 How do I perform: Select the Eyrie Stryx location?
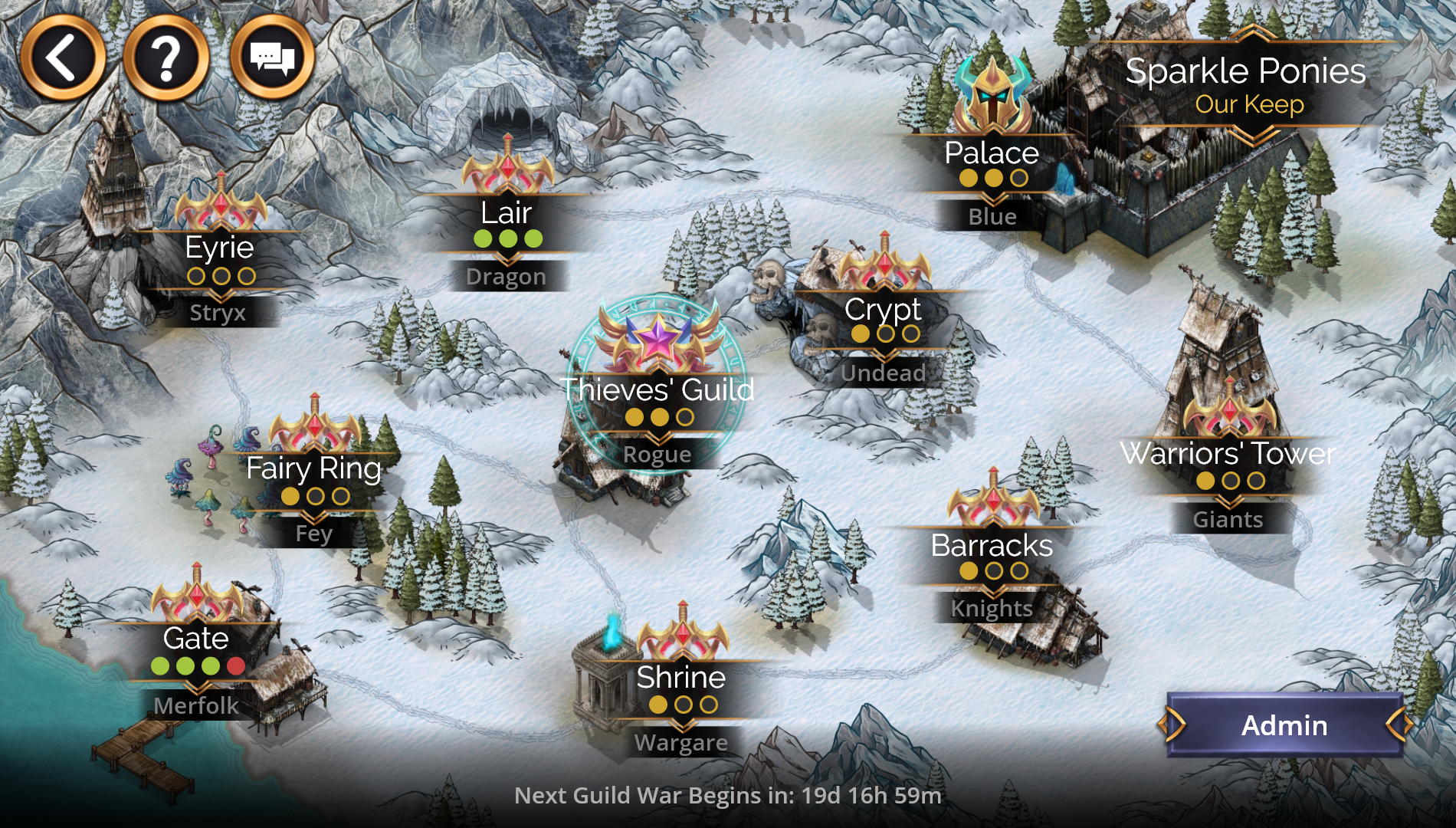(x=220, y=249)
